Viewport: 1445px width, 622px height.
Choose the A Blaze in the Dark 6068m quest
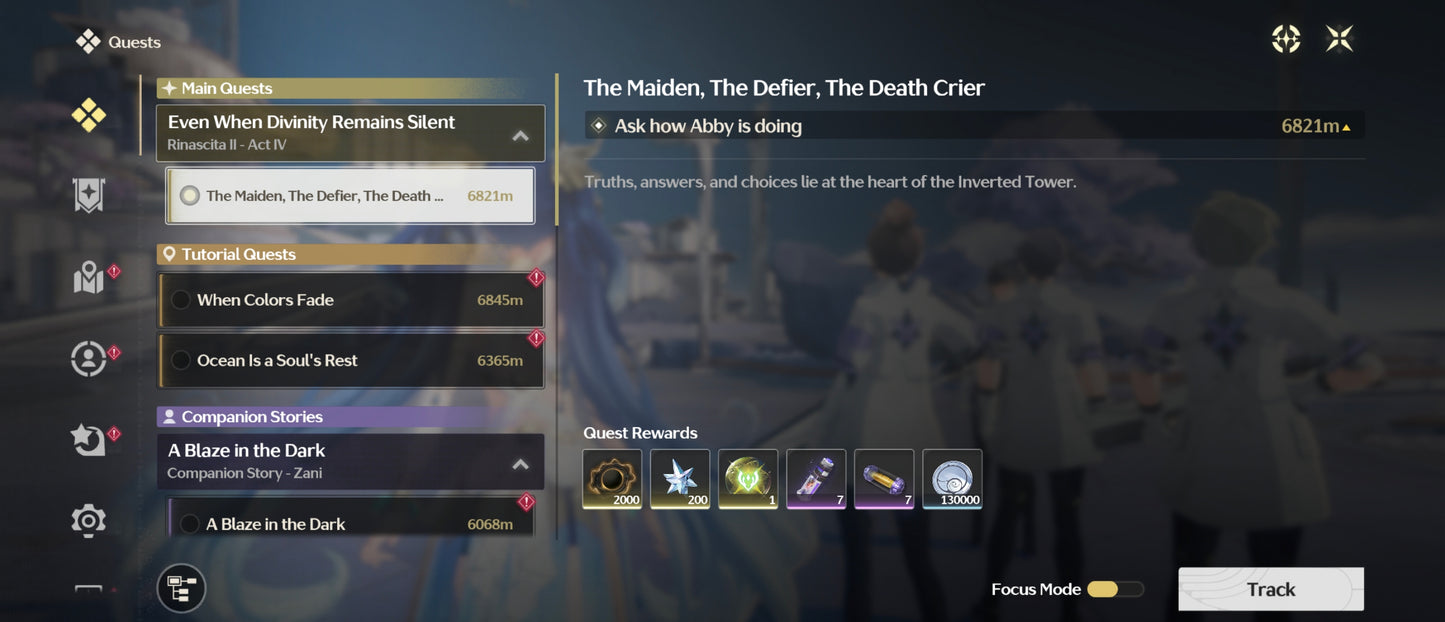[x=350, y=523]
